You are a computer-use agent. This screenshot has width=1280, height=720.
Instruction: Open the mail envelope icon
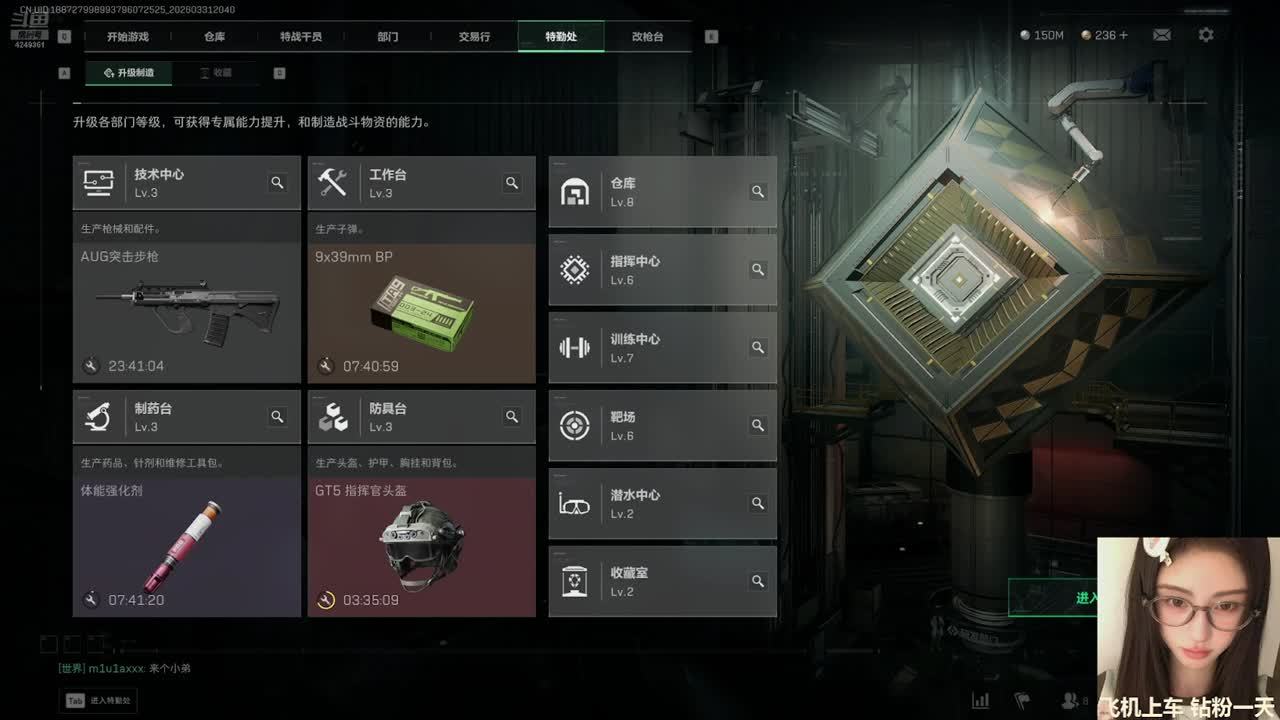click(x=1161, y=35)
